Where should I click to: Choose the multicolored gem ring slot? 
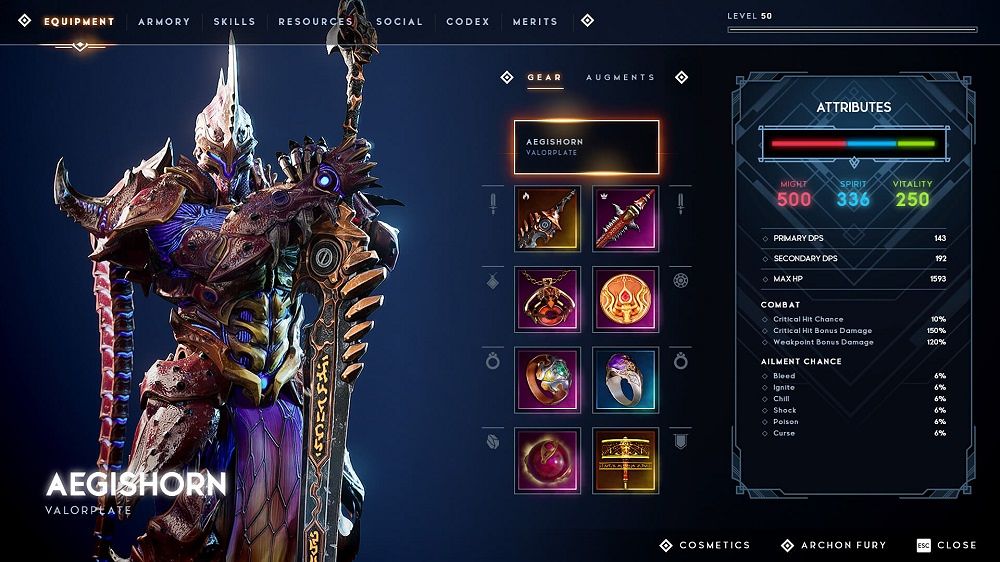(547, 379)
